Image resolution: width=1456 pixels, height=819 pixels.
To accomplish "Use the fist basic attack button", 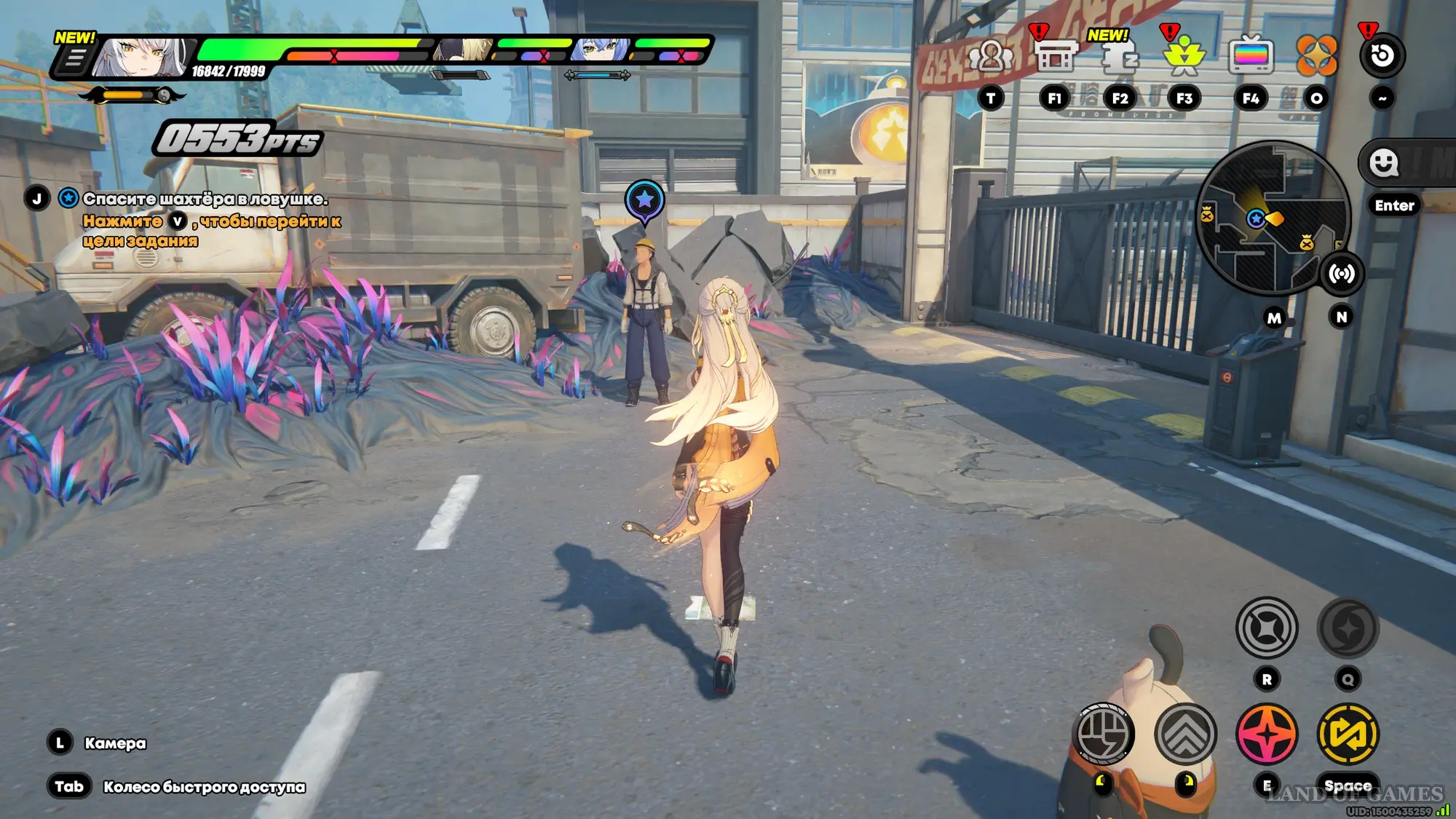I will (x=1104, y=733).
